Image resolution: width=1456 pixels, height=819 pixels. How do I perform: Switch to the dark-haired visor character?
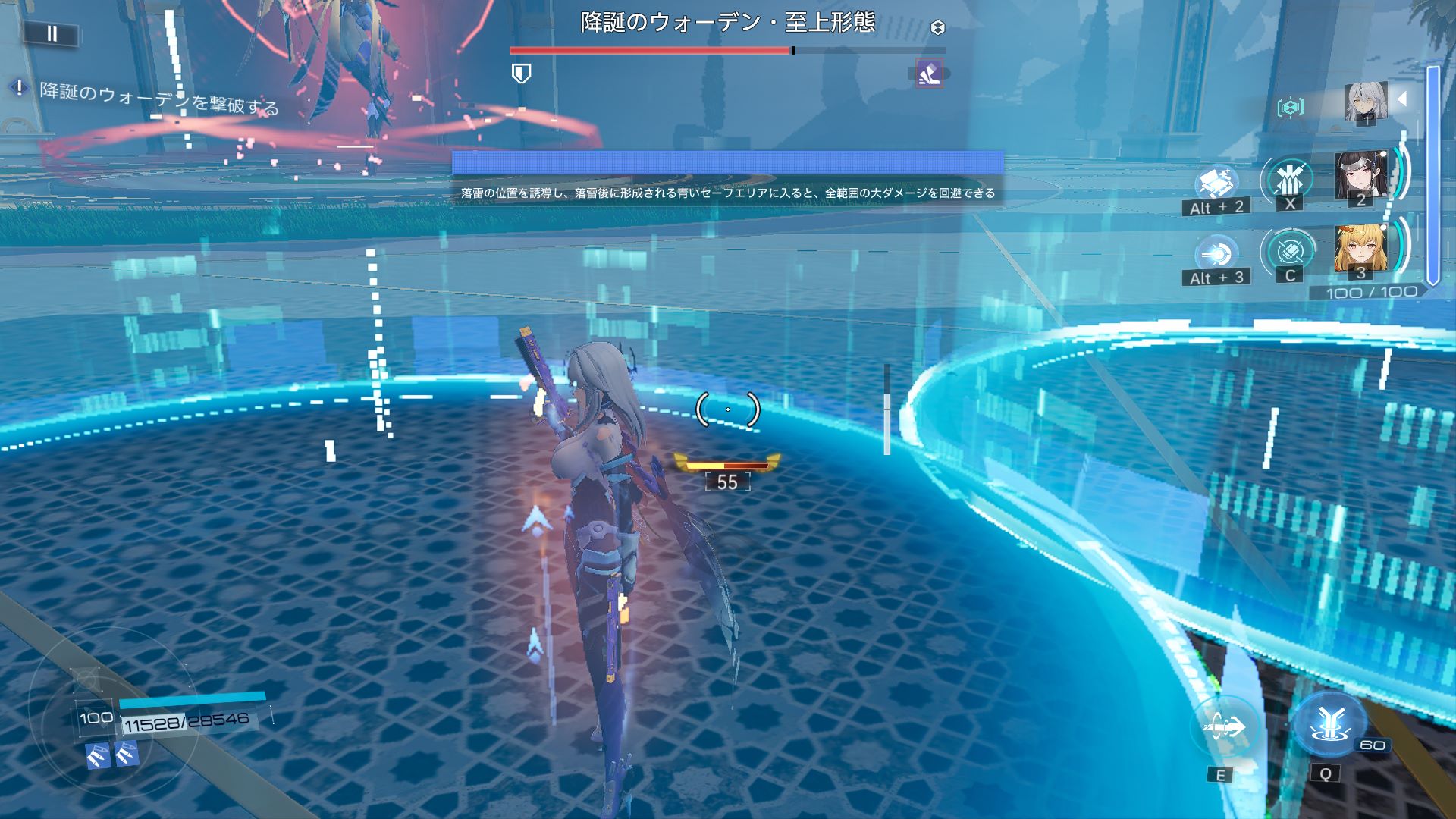1360,177
